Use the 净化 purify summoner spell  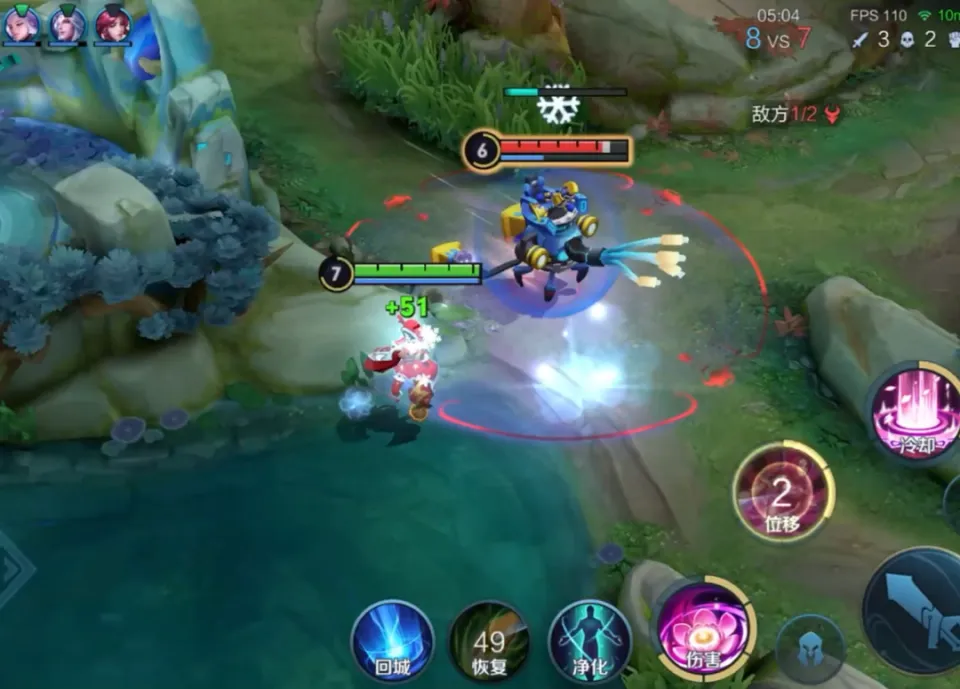[590, 641]
